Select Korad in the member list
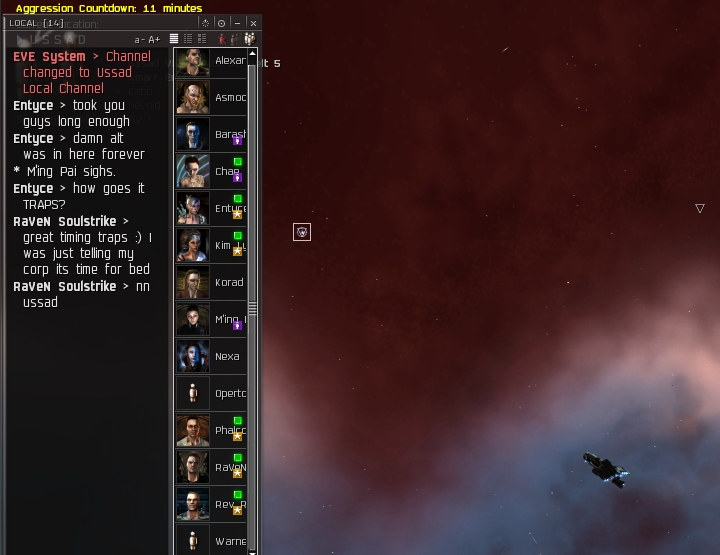 [229, 282]
